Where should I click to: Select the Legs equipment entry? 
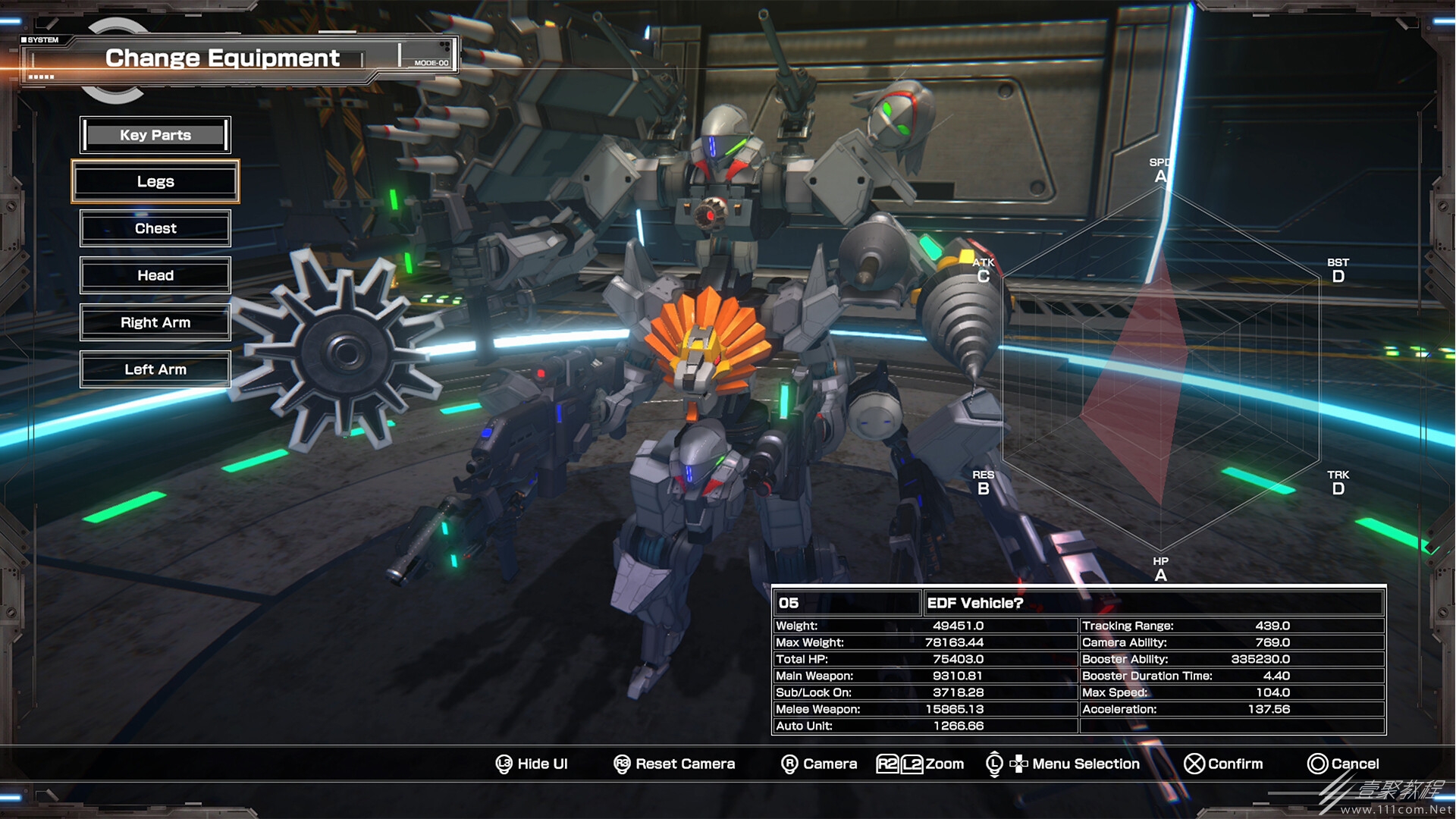(155, 182)
